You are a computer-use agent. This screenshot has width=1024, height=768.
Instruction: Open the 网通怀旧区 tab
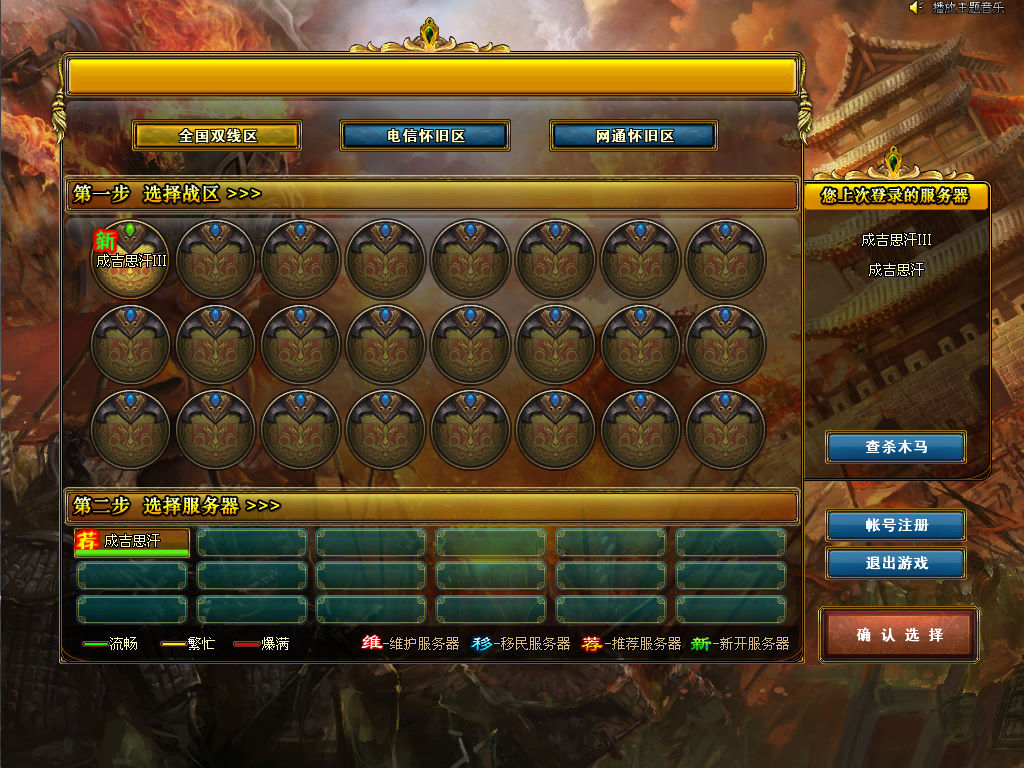(x=634, y=136)
